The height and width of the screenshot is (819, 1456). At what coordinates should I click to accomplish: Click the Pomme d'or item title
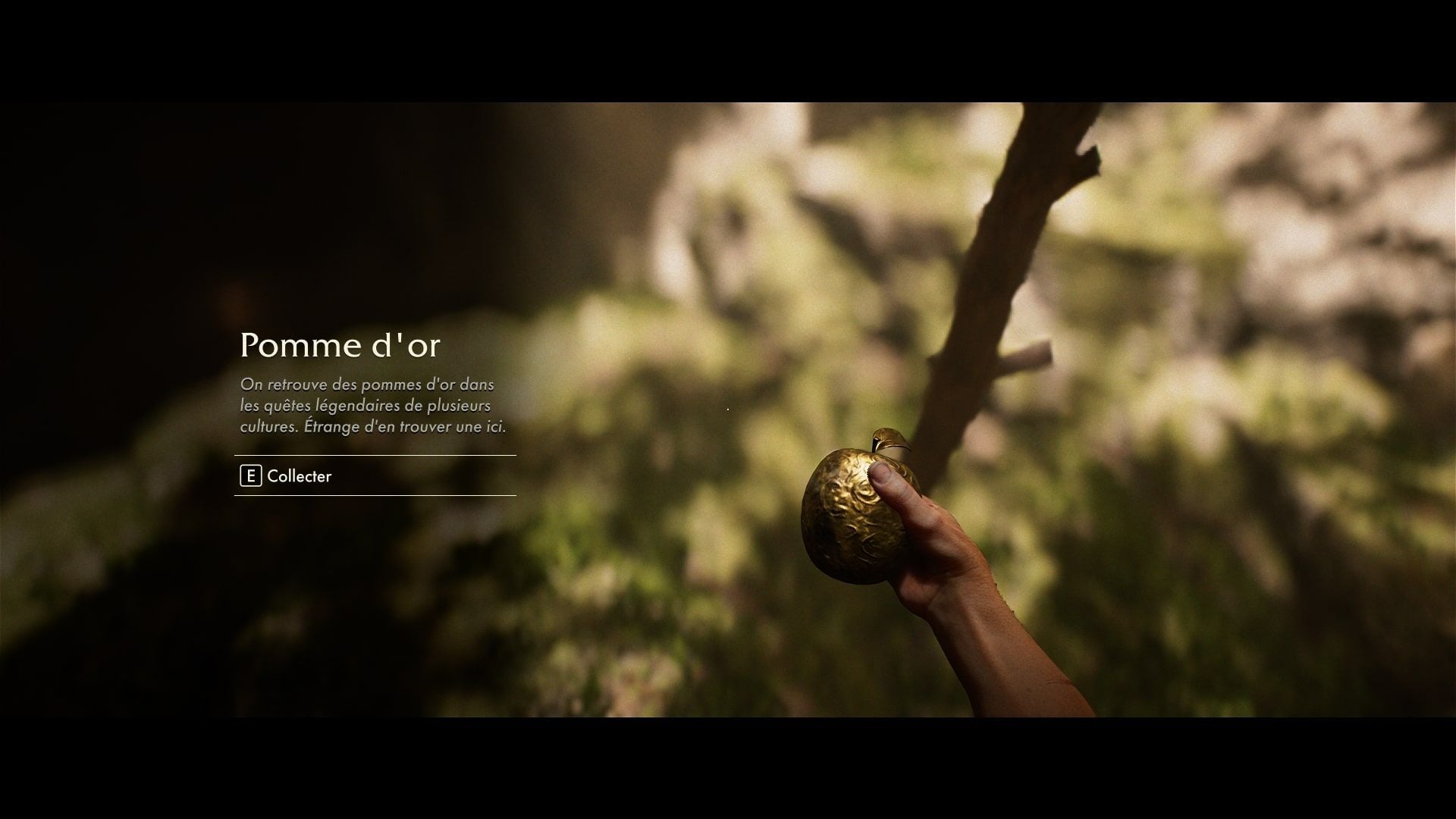(x=343, y=346)
